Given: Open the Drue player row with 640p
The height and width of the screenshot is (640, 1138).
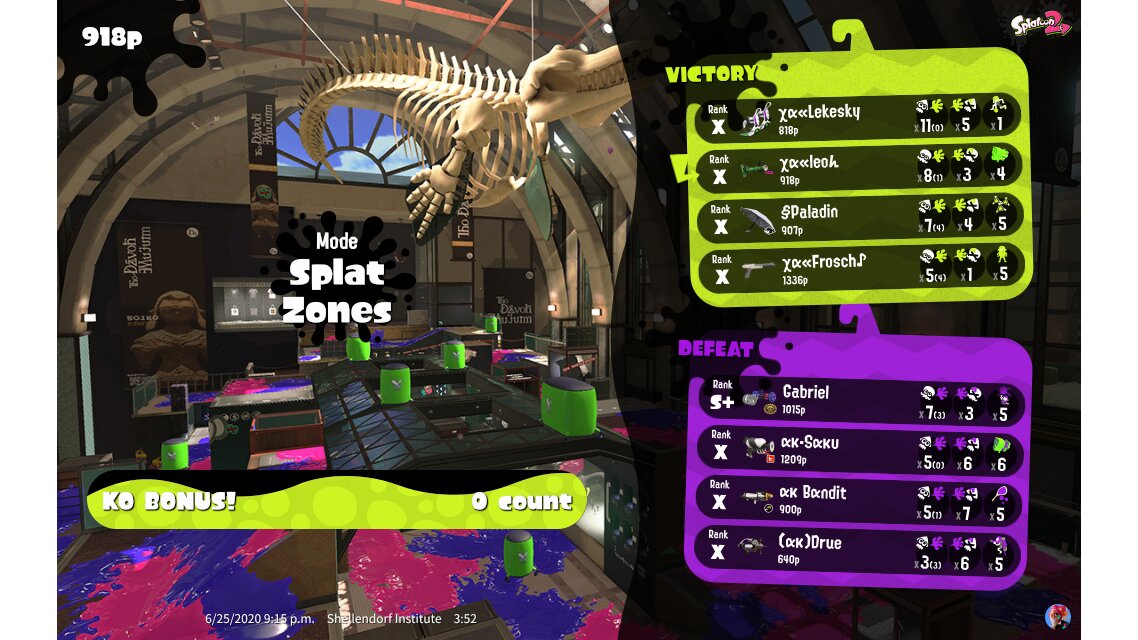Looking at the screenshot, I should coord(858,550).
